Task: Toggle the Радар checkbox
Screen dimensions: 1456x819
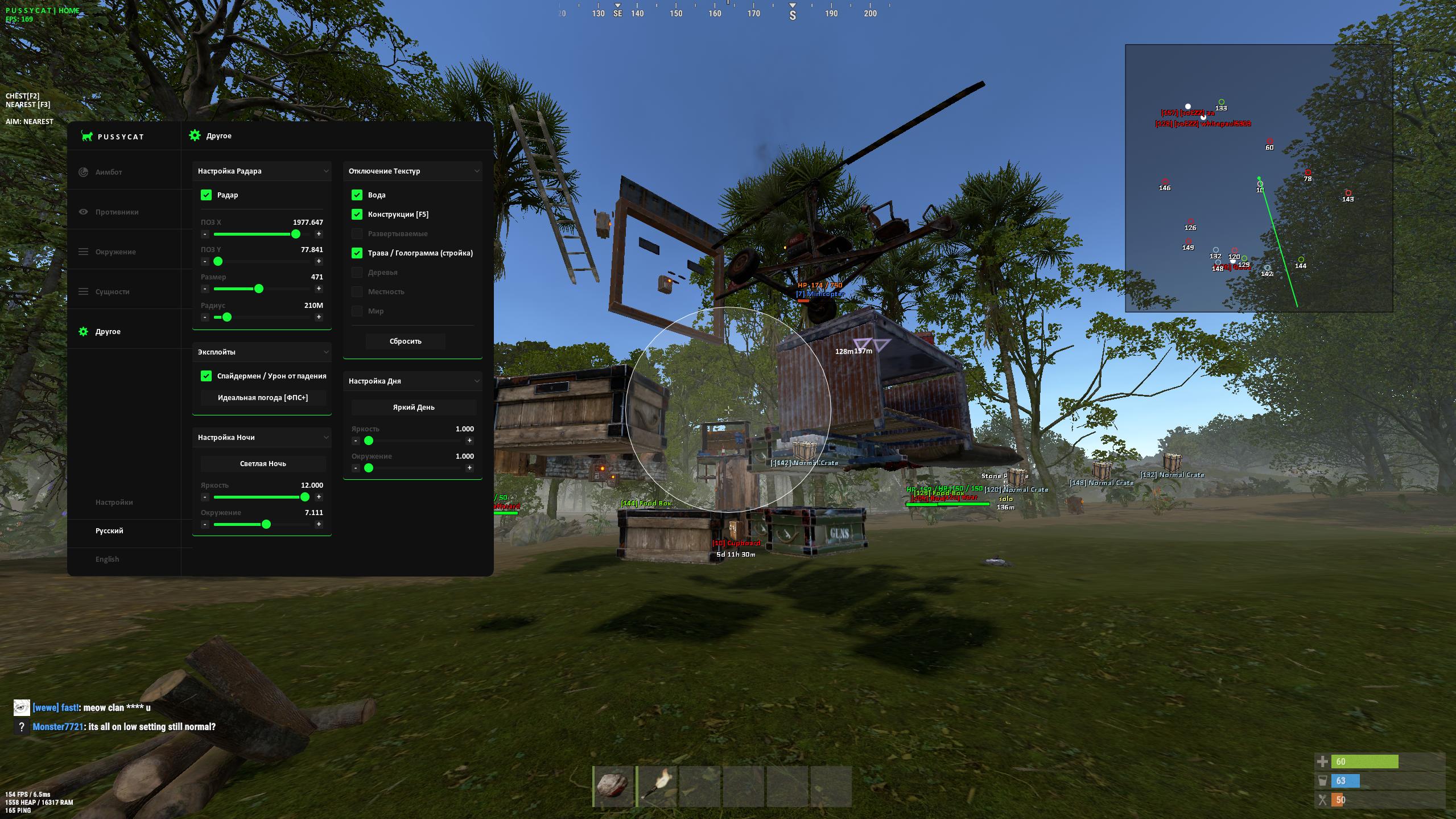Action: [206, 195]
